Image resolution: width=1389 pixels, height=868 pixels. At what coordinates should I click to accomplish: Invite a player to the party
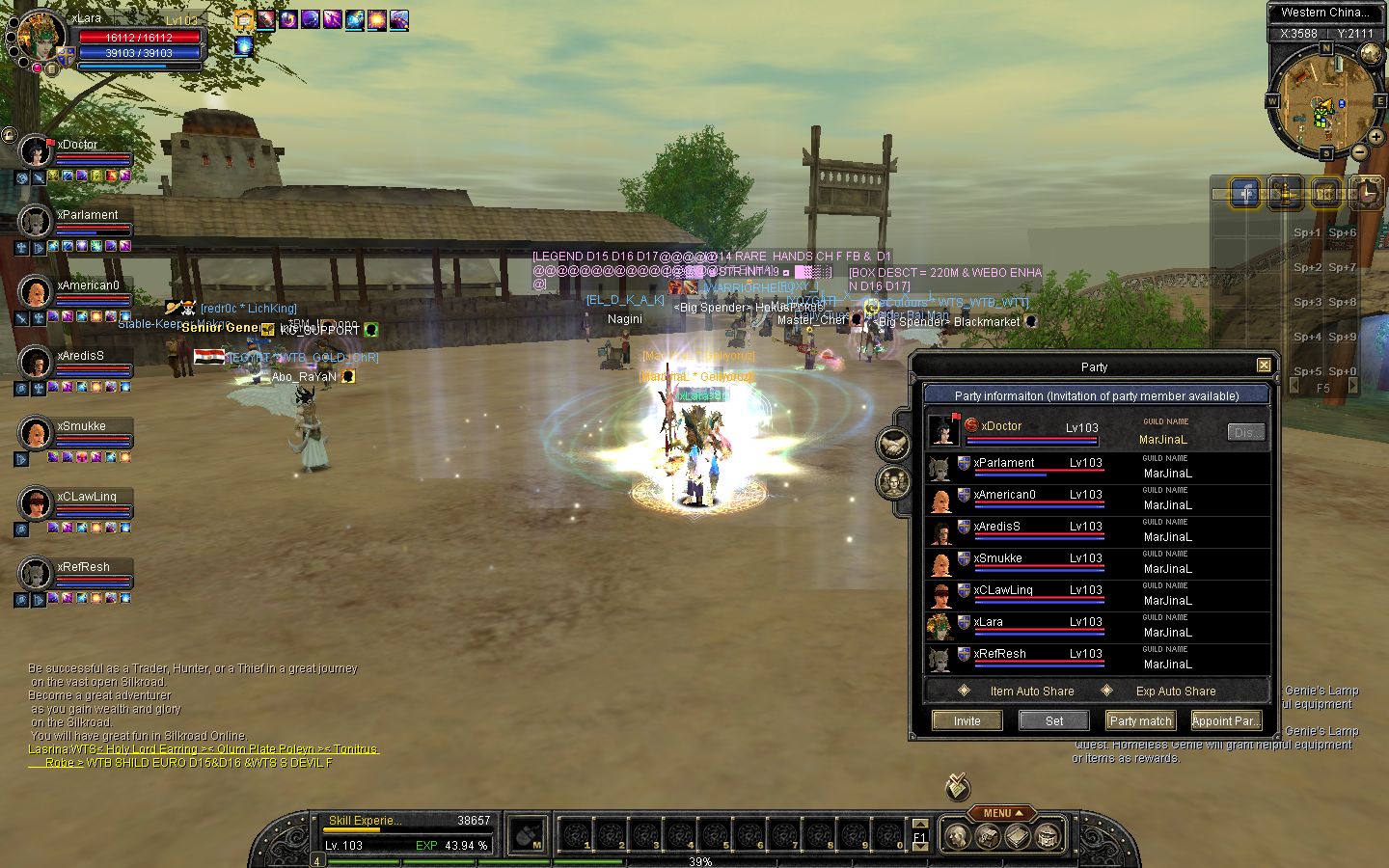pyautogui.click(x=967, y=720)
